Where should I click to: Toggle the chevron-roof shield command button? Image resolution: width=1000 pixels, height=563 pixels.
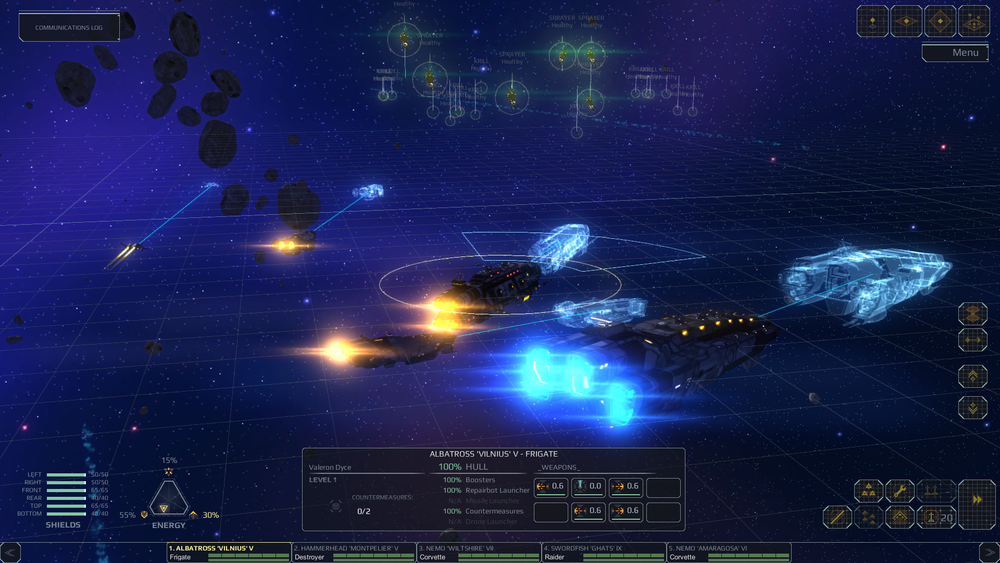pyautogui.click(x=900, y=517)
